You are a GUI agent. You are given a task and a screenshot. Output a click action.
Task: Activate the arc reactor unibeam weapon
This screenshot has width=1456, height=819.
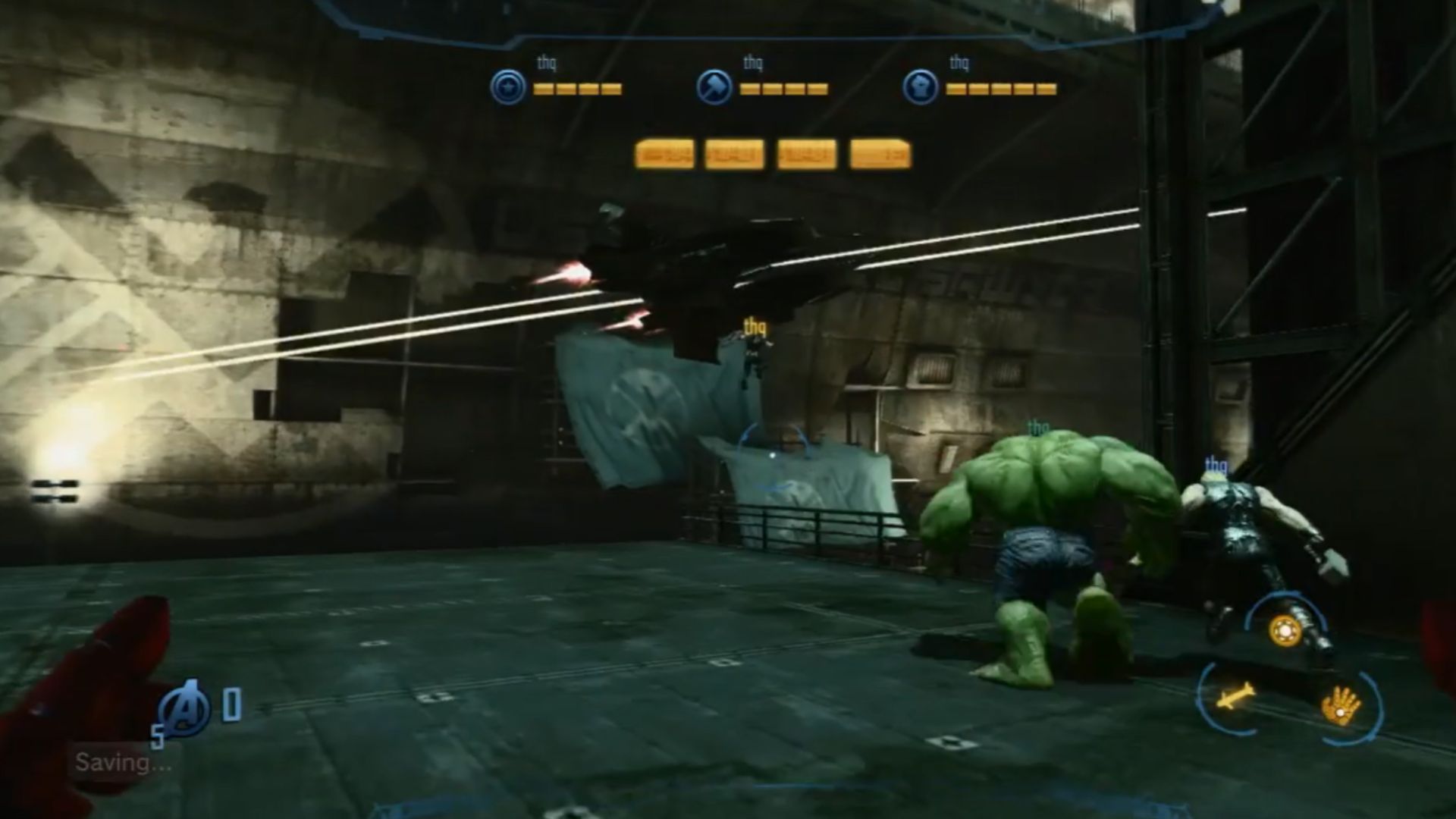1285,631
